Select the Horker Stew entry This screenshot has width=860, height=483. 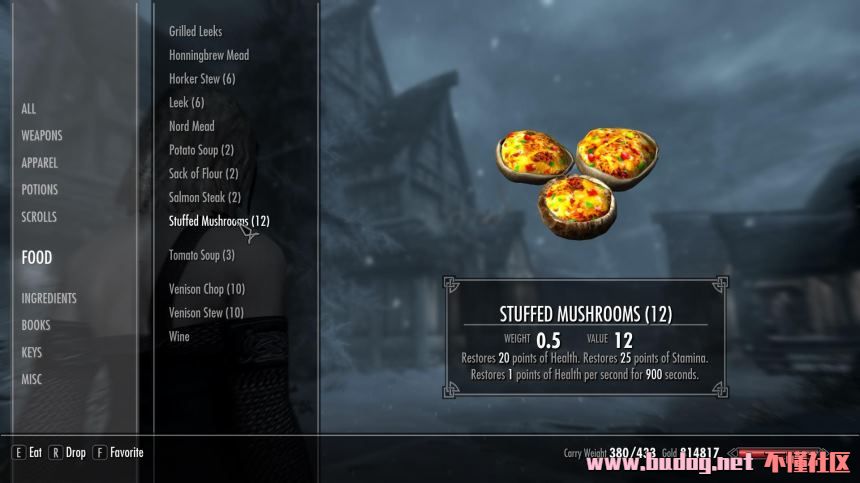[x=202, y=79]
